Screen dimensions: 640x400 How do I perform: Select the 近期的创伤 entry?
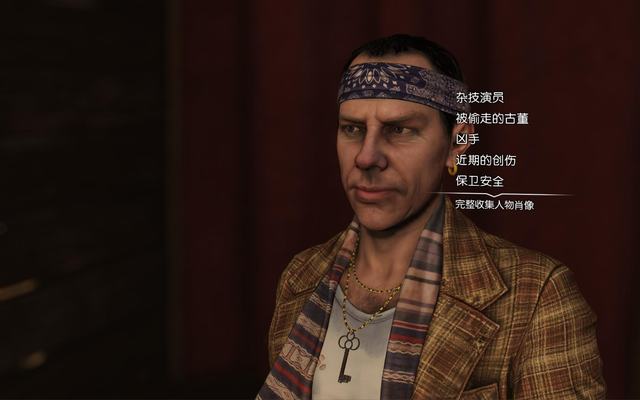click(485, 160)
